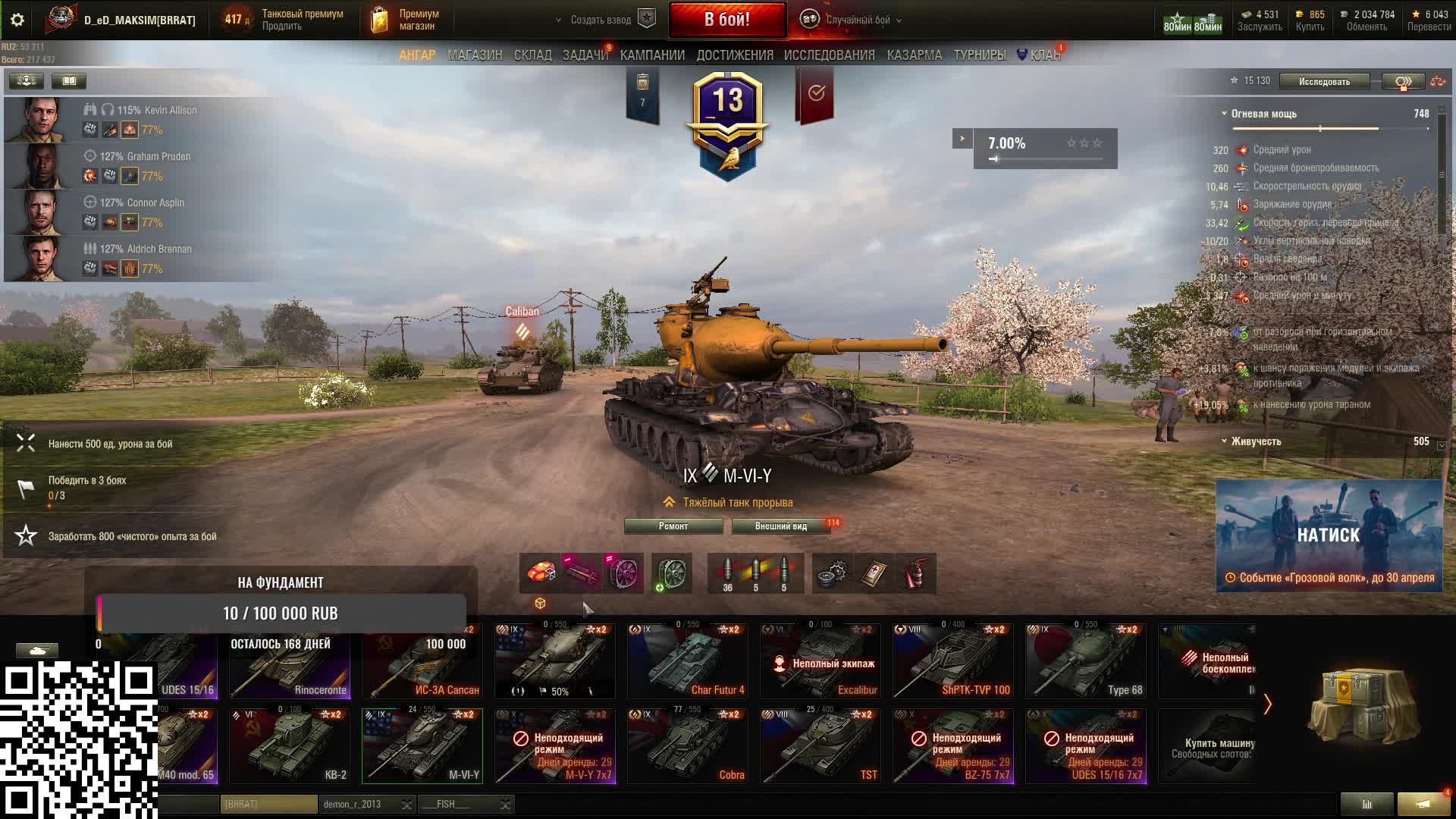Open the СКЛАД tab

tap(532, 55)
